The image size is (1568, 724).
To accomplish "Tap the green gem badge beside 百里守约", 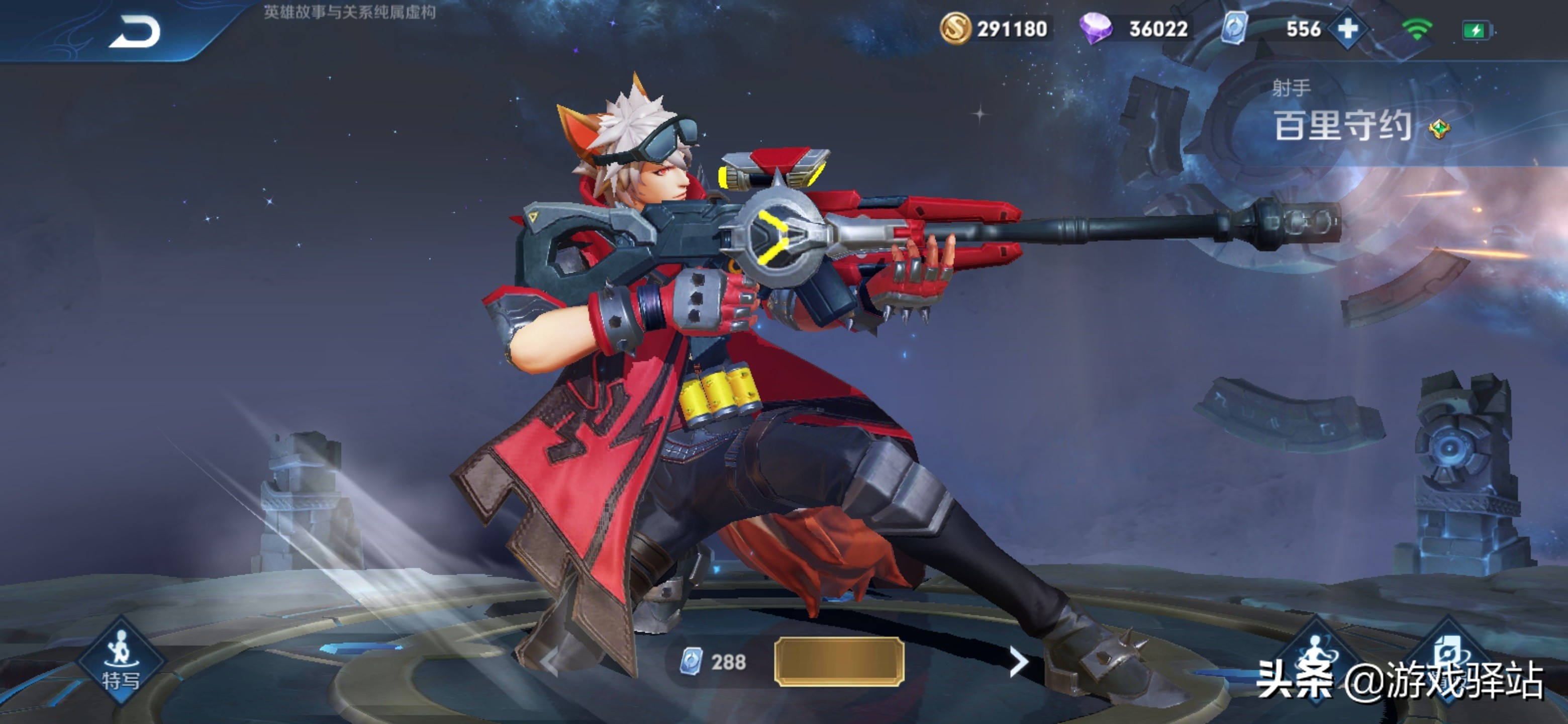I will point(1439,129).
